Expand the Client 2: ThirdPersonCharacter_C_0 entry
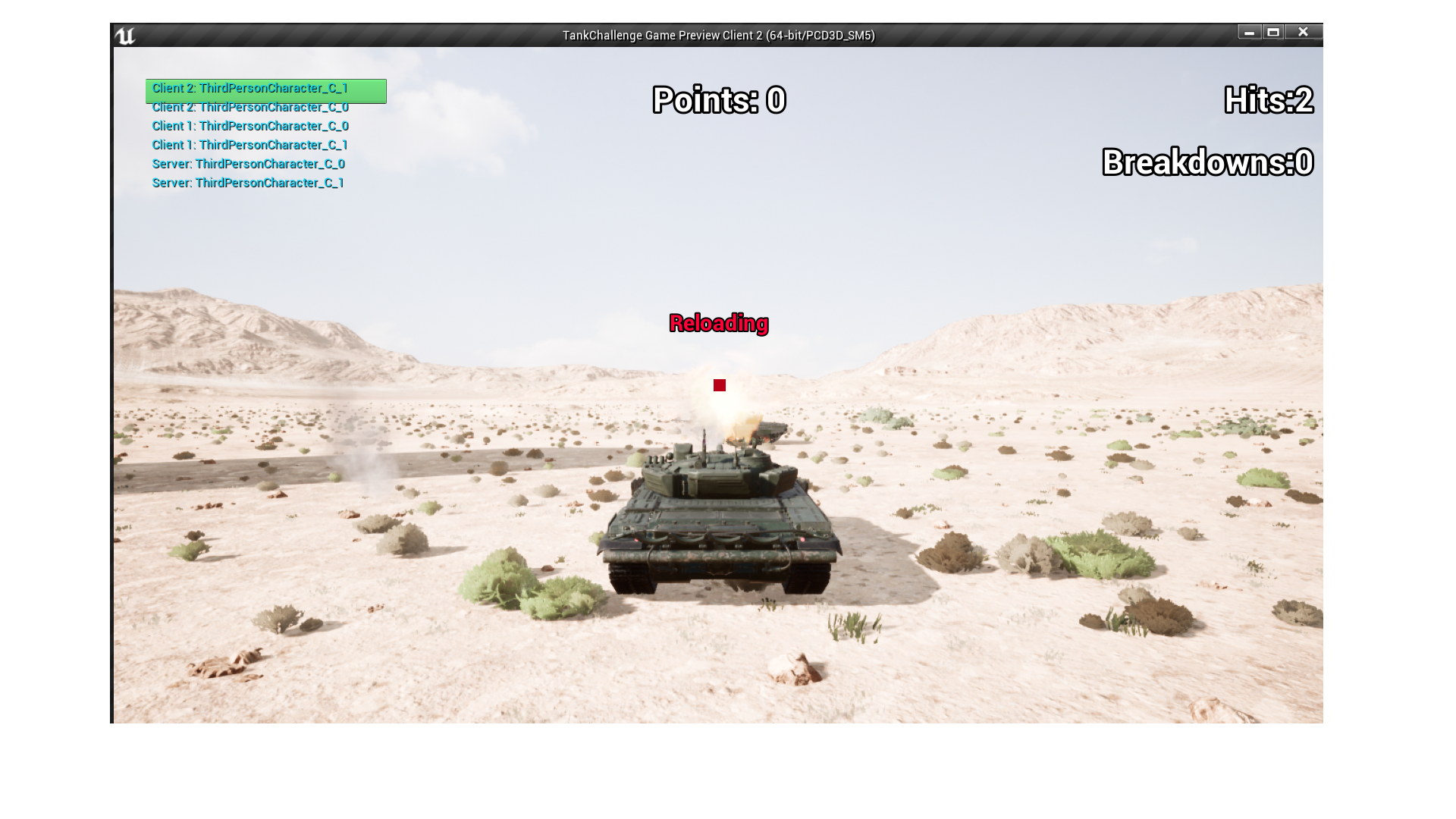 [x=250, y=107]
